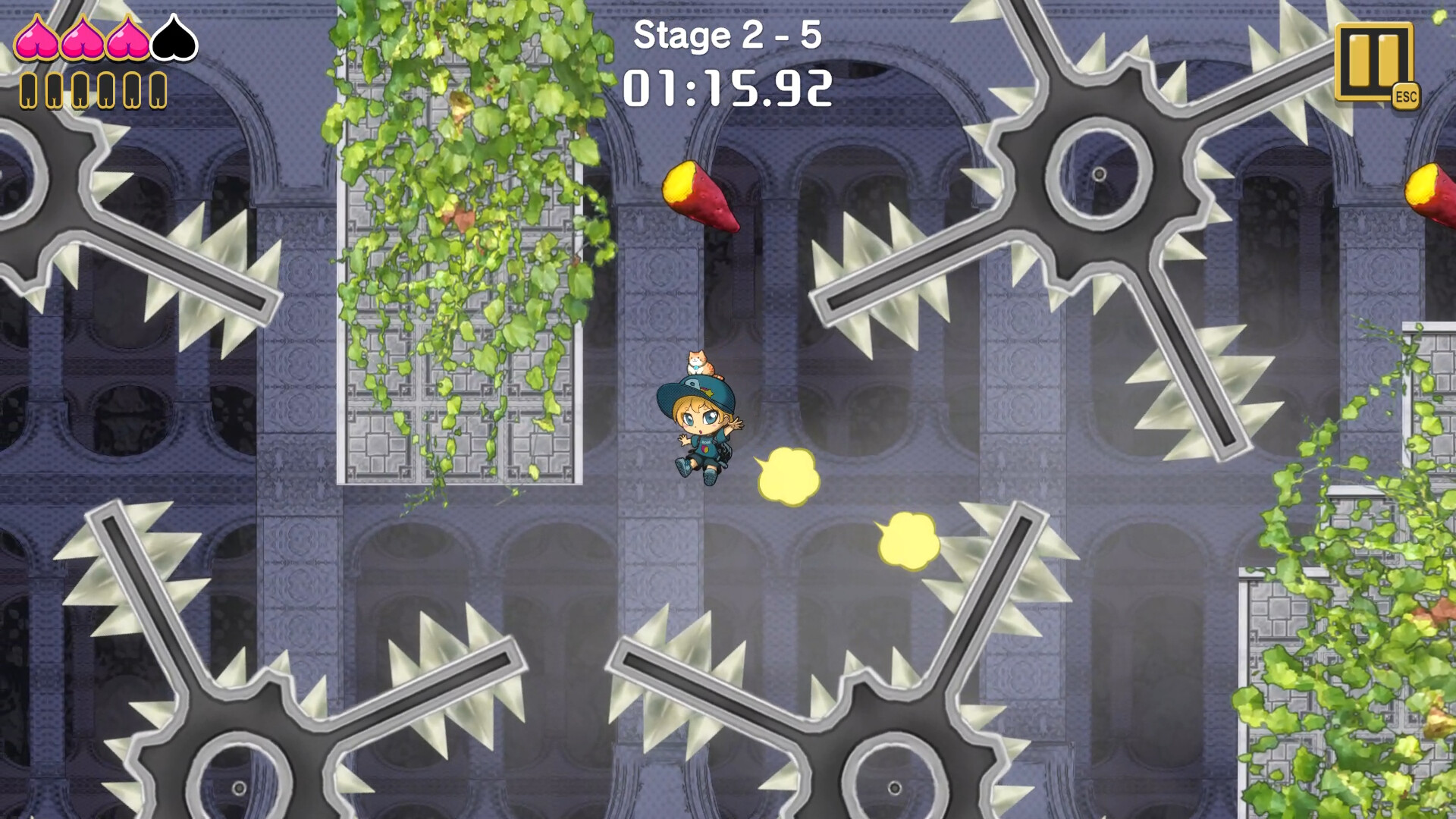Click the second pink heart icon

click(83, 39)
